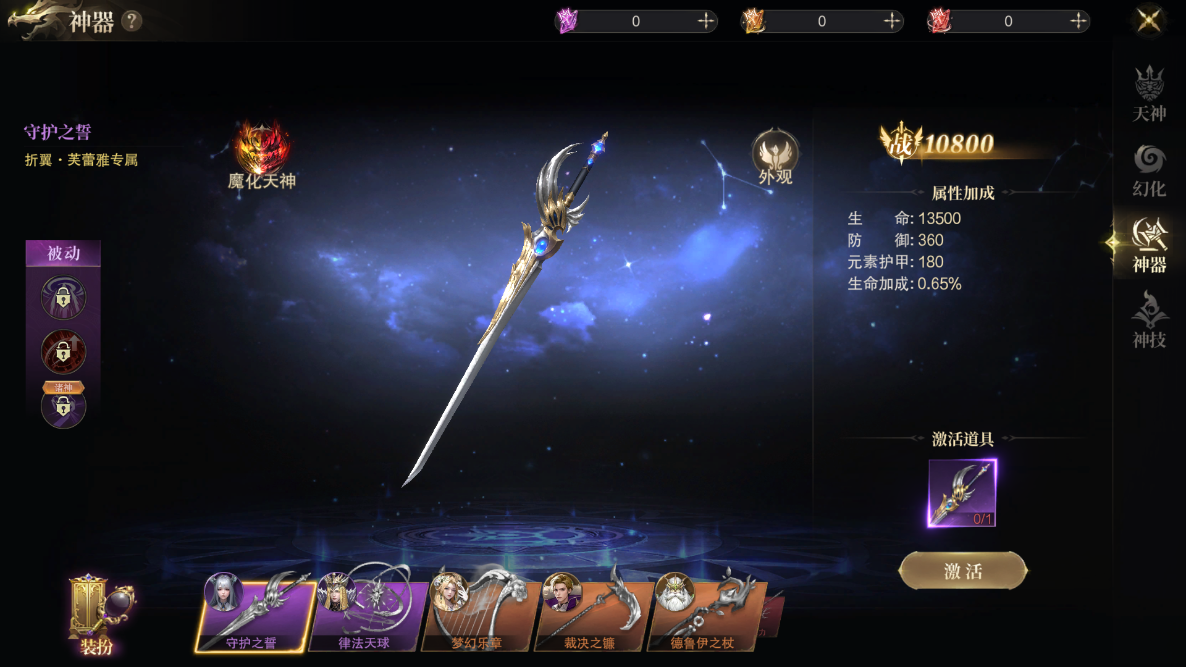1186x667 pixels.
Task: Open the 幻化 tab
Action: click(1149, 171)
